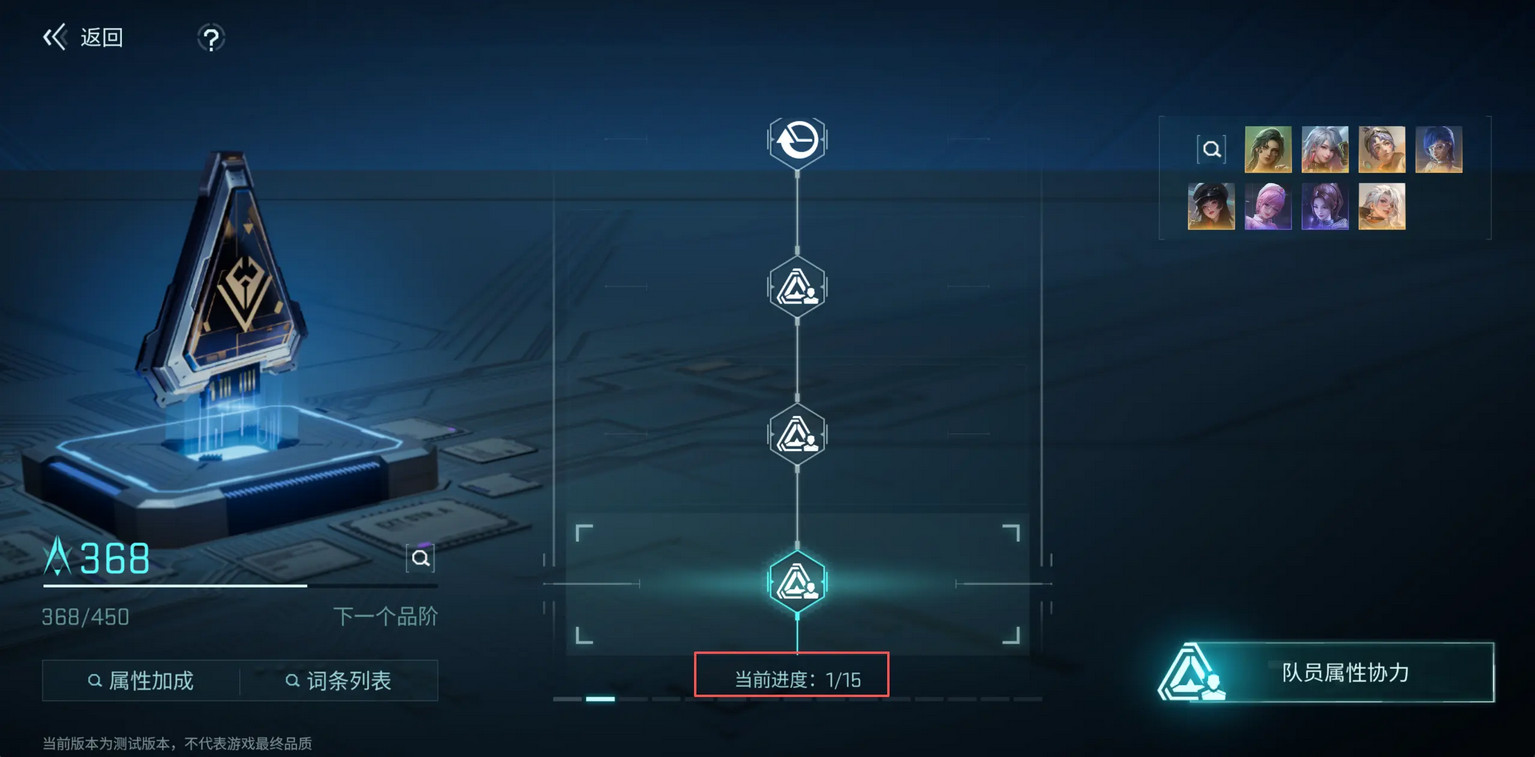Select the topmost circular-arrow node on the path
1535x757 pixels.
(797, 140)
